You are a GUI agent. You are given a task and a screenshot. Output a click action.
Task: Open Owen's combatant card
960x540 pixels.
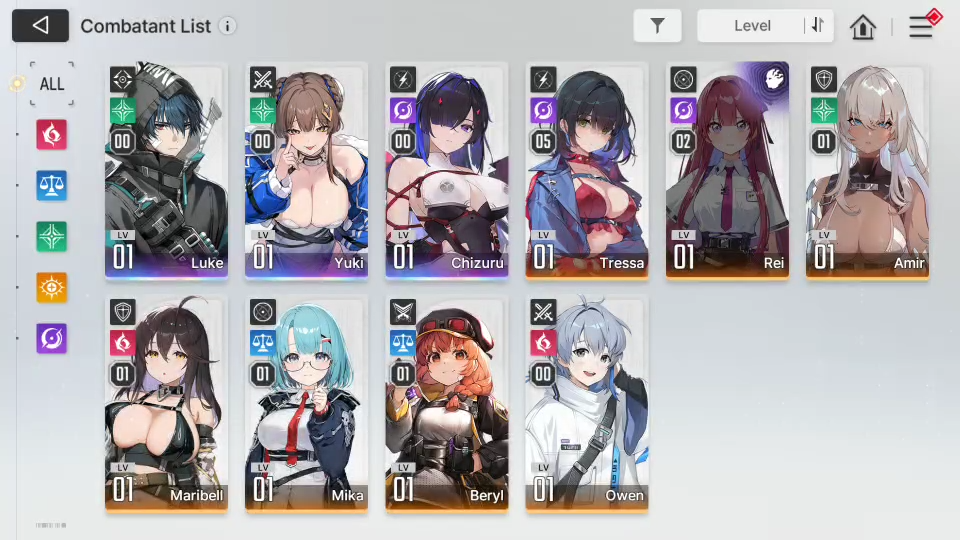(587, 403)
